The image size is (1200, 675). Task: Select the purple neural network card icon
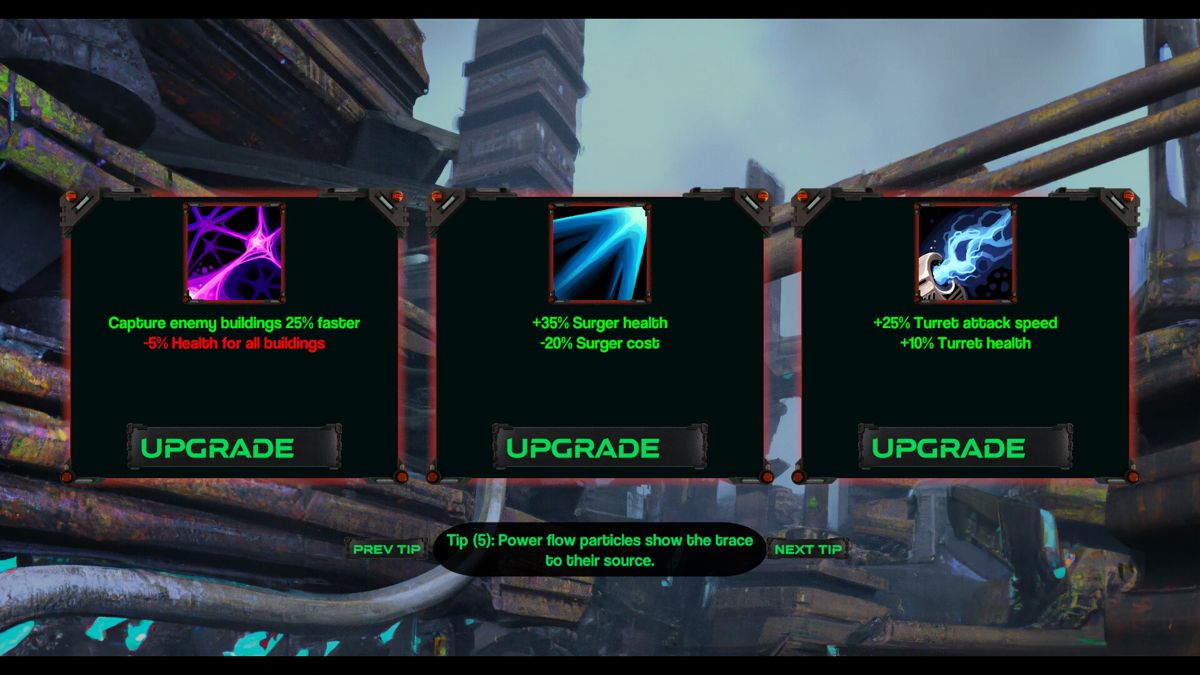(235, 252)
